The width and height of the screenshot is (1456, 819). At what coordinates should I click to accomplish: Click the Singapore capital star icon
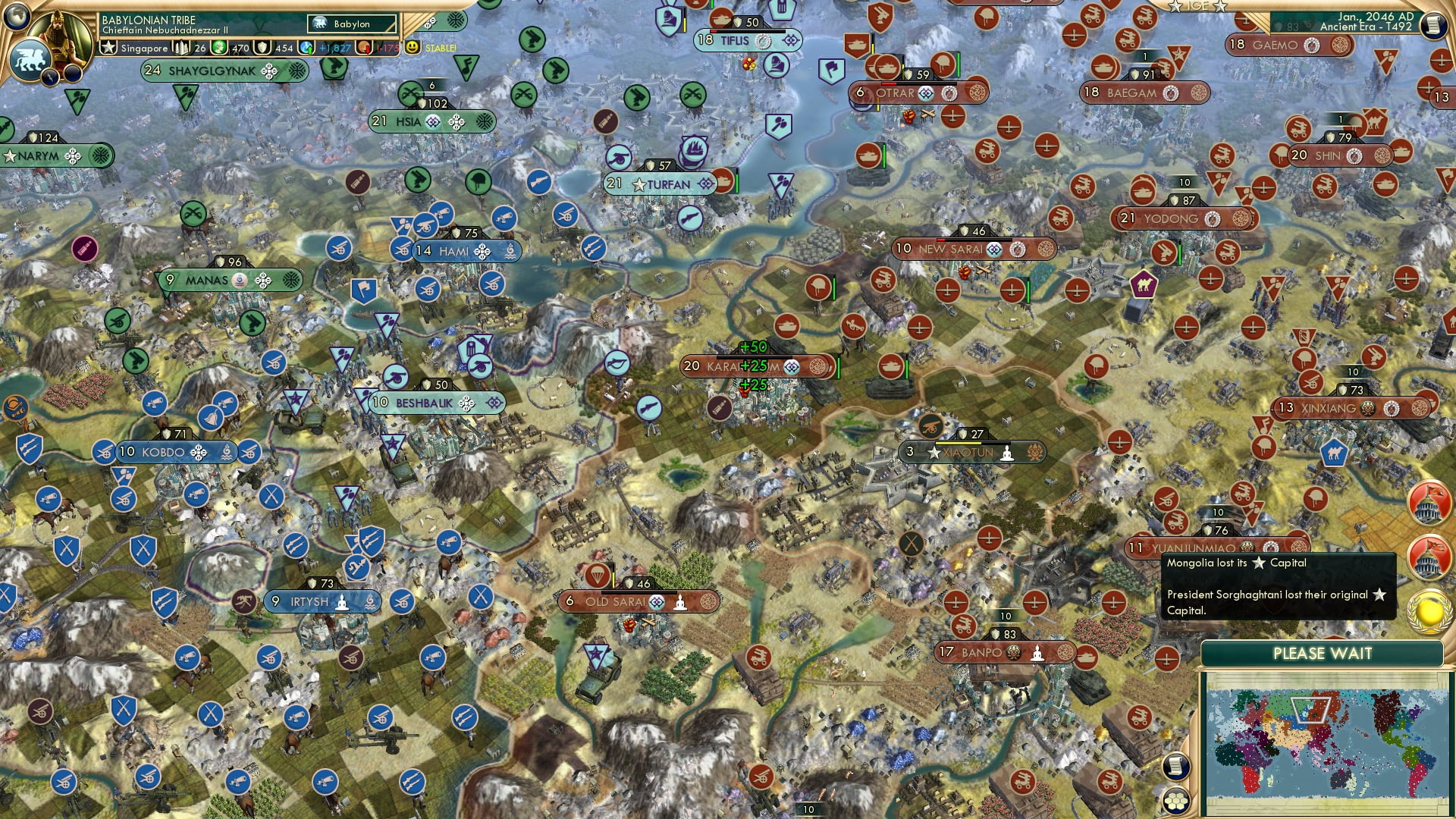(108, 47)
